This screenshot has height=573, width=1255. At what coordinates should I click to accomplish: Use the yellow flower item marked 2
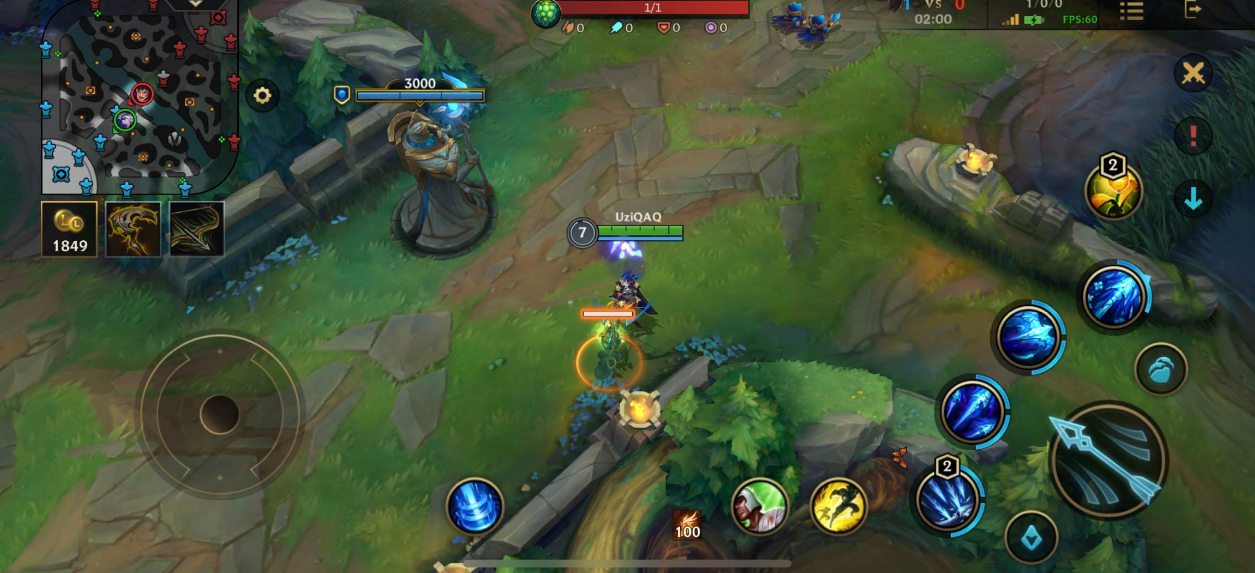[1114, 190]
